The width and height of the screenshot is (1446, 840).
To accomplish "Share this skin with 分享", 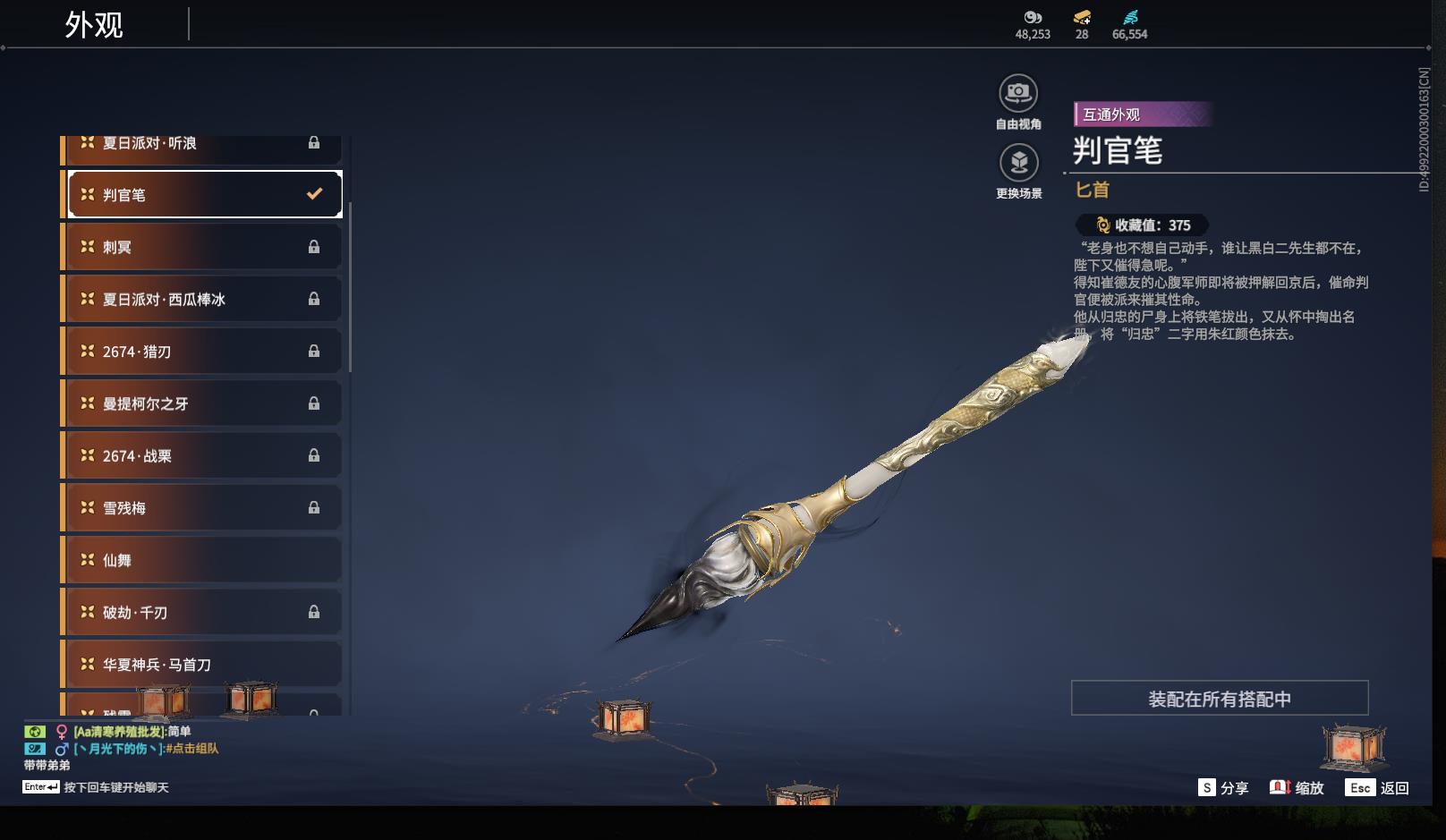I will coord(1223,788).
